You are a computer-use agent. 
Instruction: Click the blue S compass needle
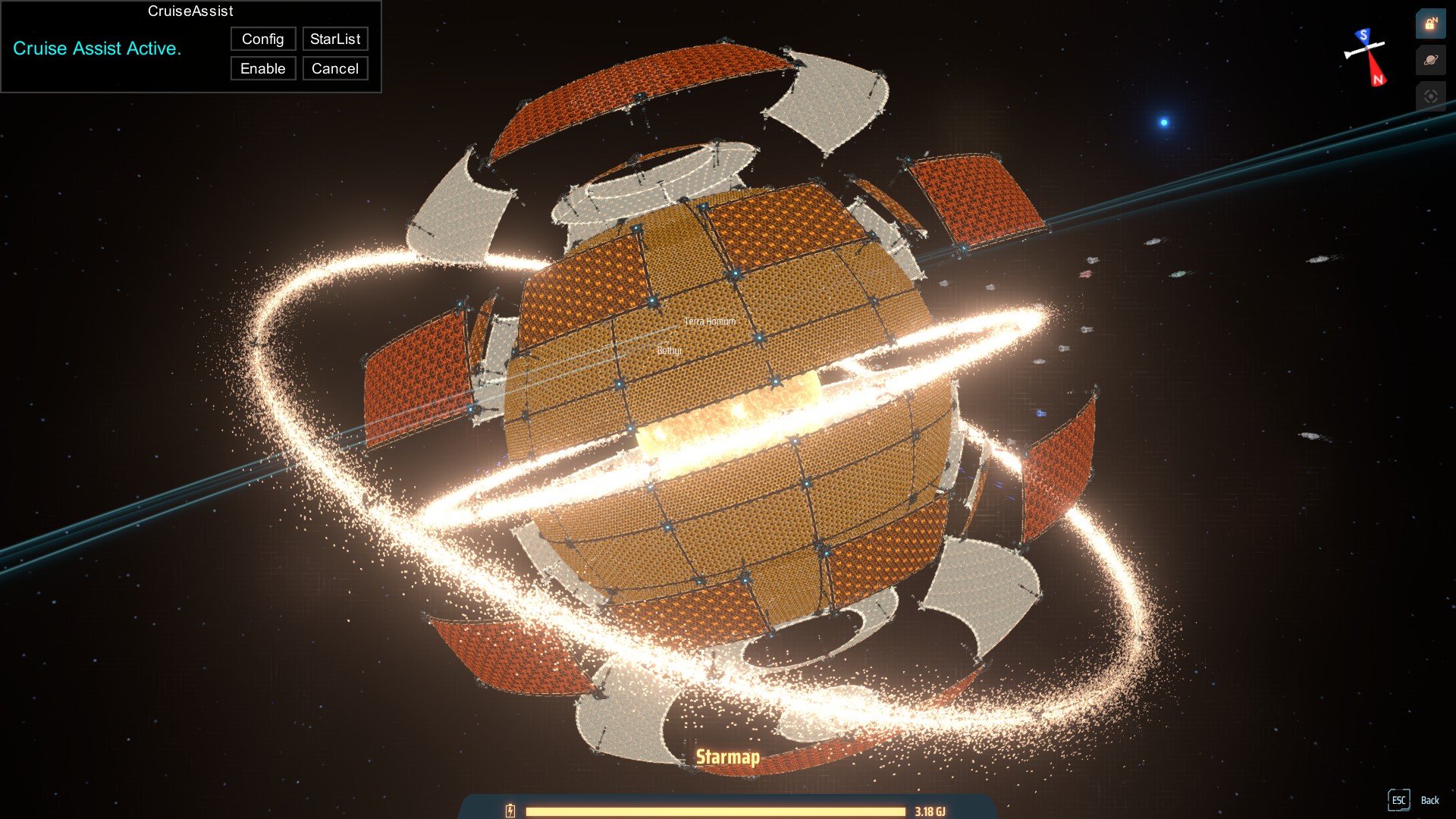click(x=1362, y=36)
